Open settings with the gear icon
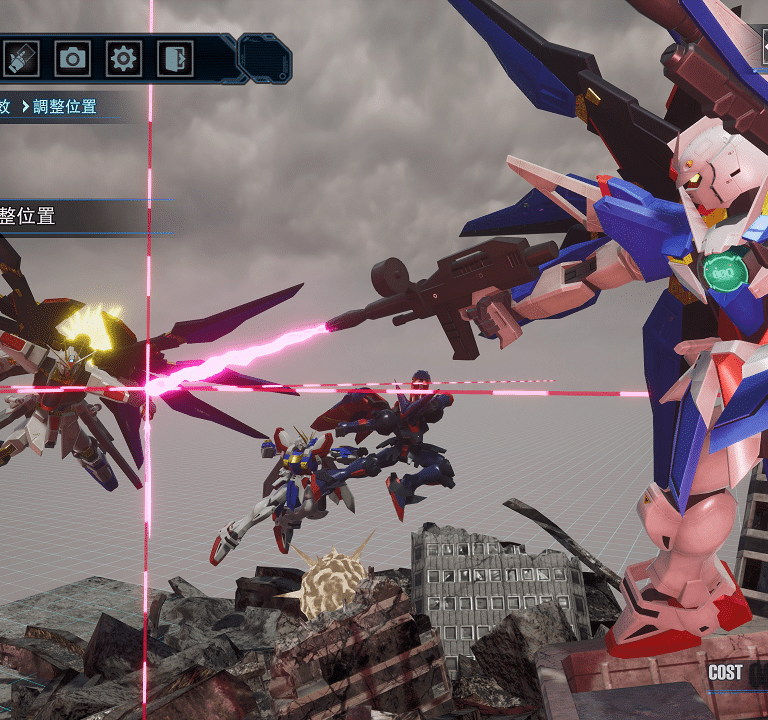The height and width of the screenshot is (720, 768). [123, 59]
